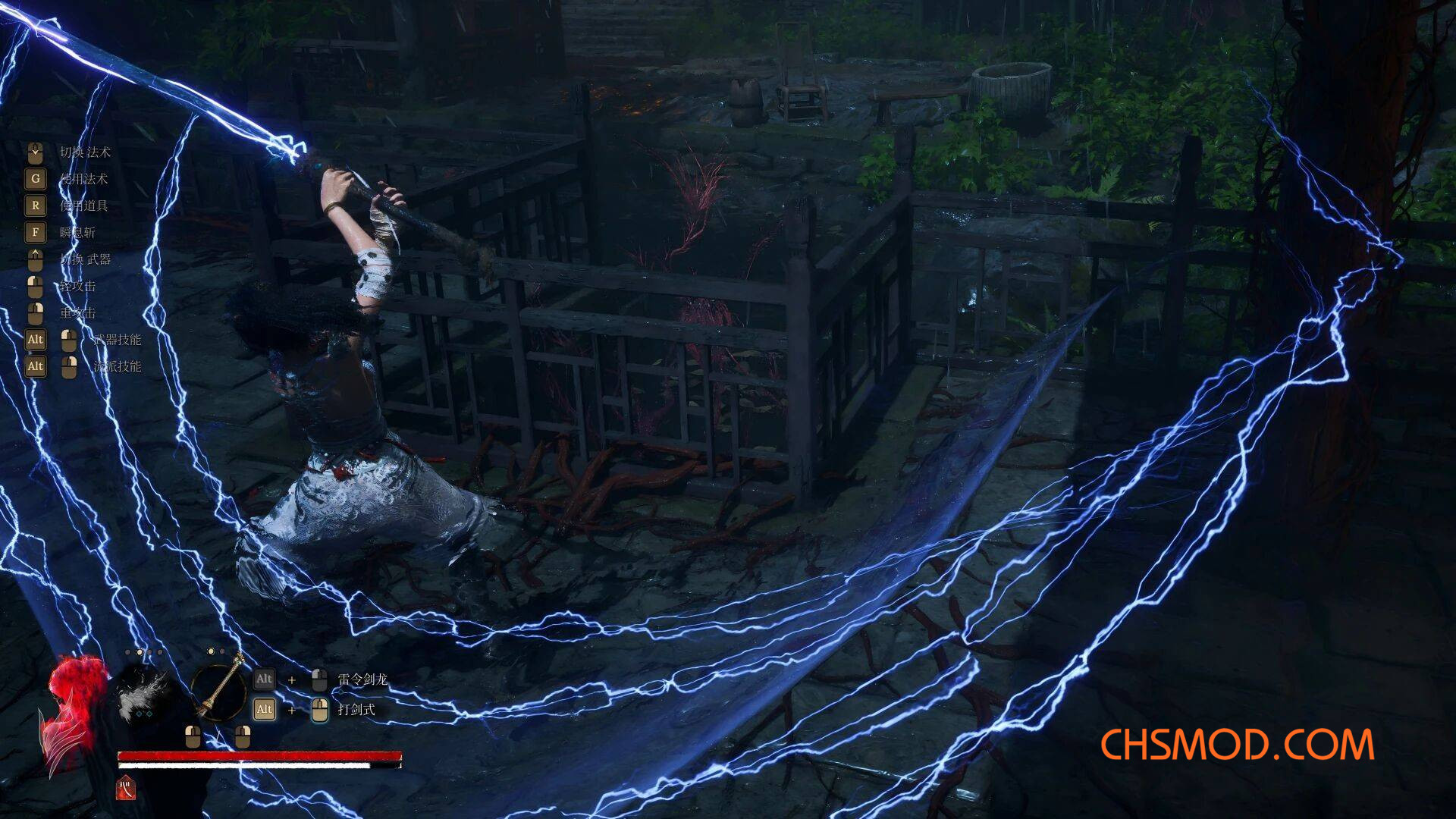Viewport: 1456px width, 819px height.
Task: Choose the 打剑式 stance skill label
Action: 356,710
